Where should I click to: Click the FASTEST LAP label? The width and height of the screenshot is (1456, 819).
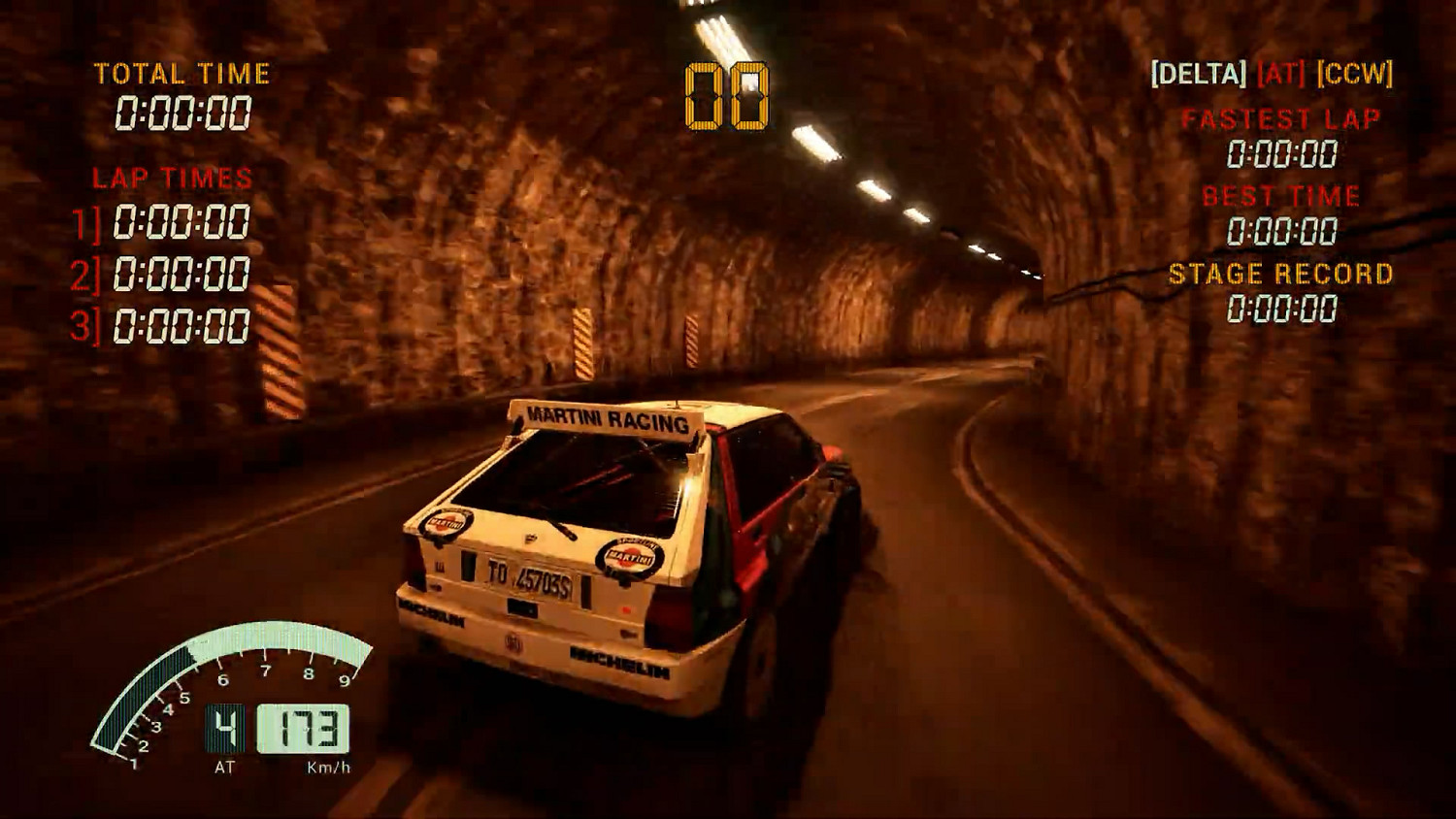pyautogui.click(x=1278, y=119)
